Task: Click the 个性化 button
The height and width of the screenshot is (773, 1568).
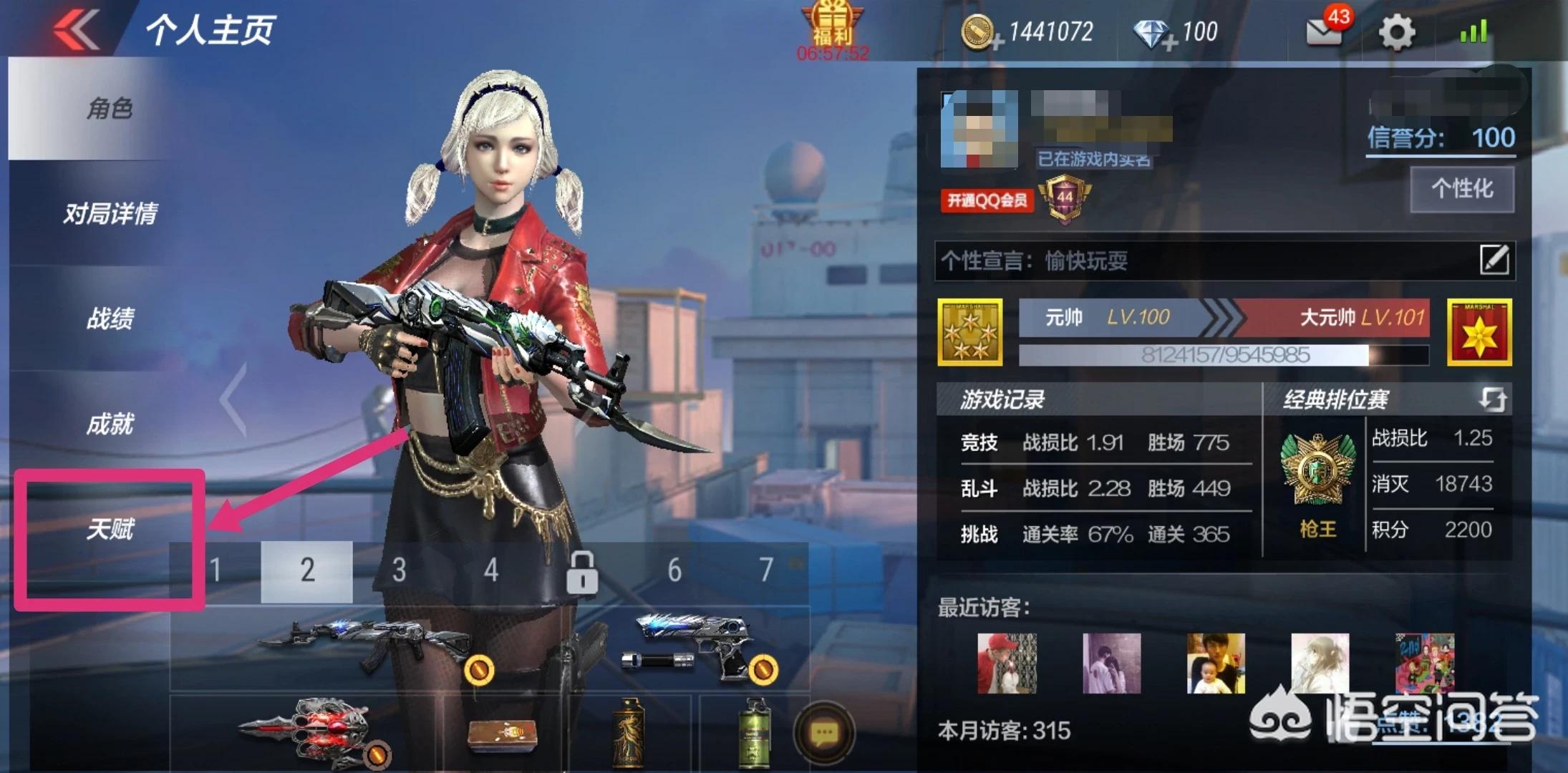Action: (1461, 189)
